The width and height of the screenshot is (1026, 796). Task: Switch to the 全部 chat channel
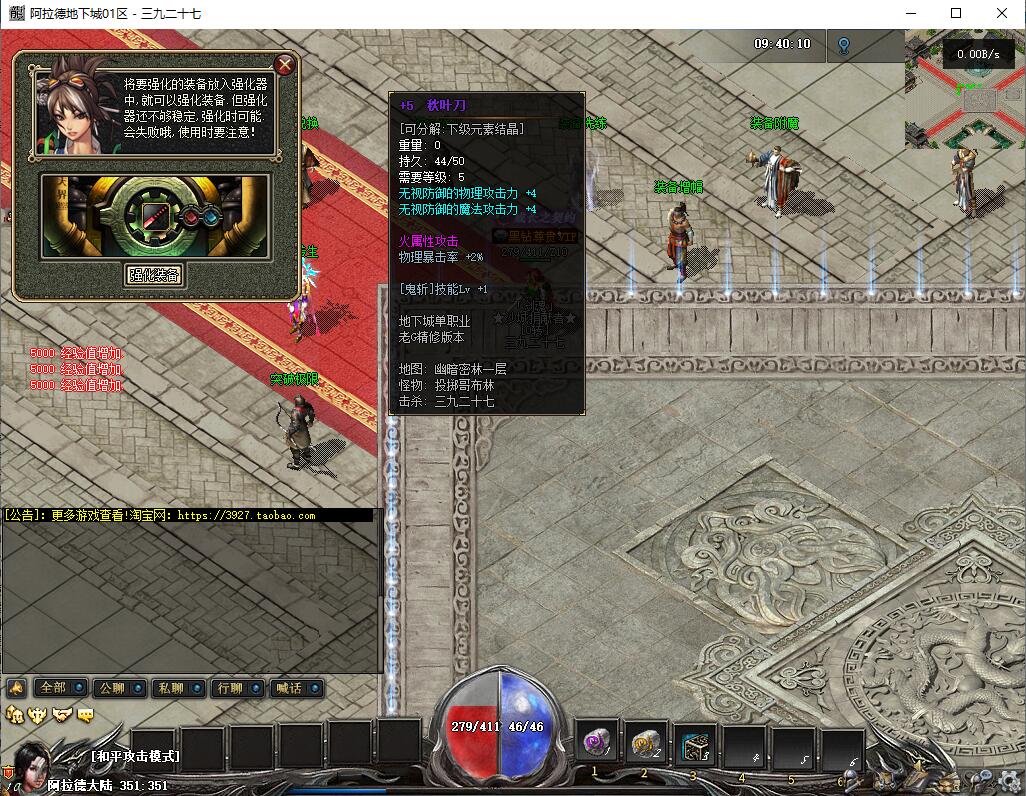59,688
